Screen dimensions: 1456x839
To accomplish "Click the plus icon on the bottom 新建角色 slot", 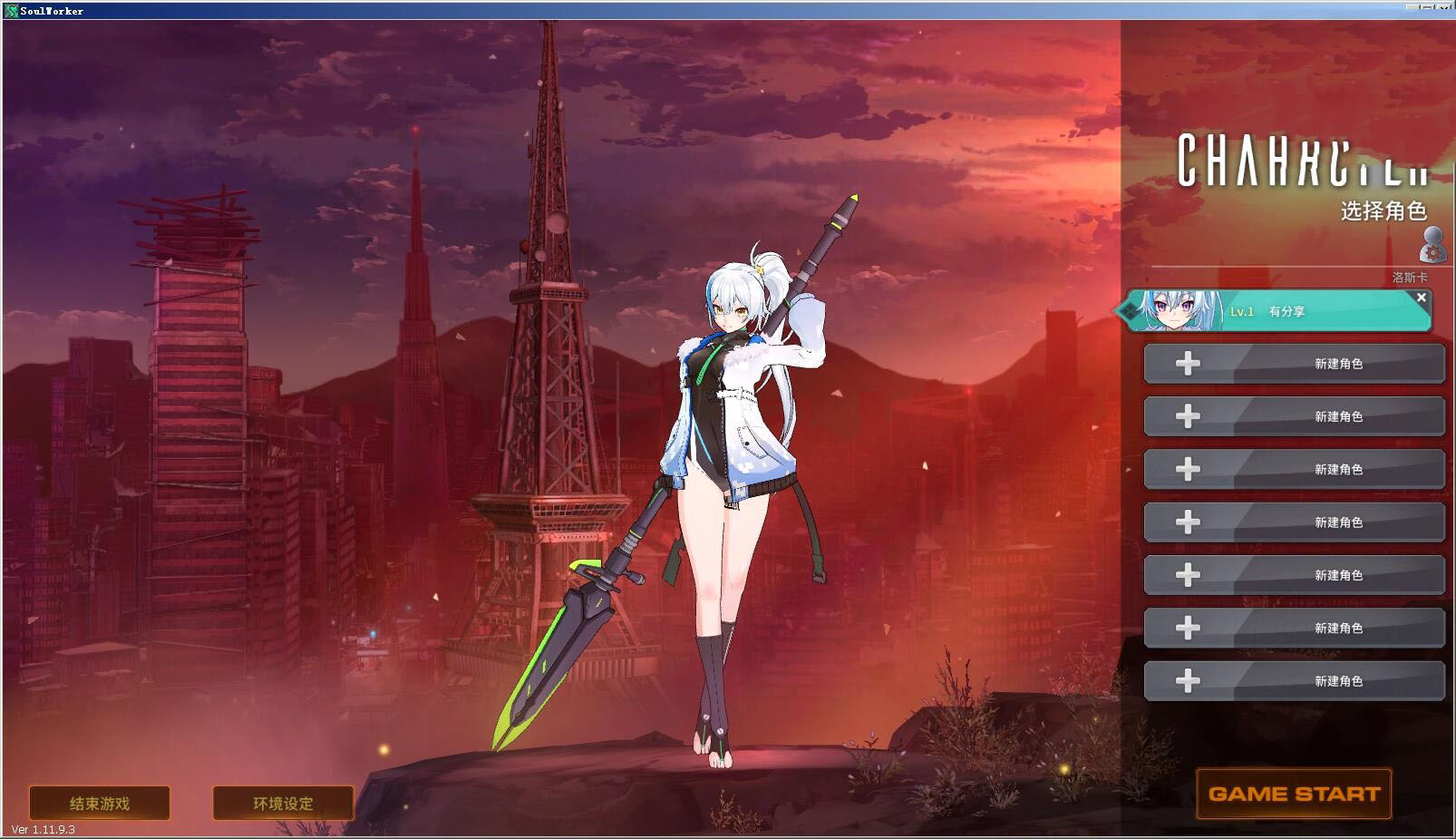I will pos(1188,680).
